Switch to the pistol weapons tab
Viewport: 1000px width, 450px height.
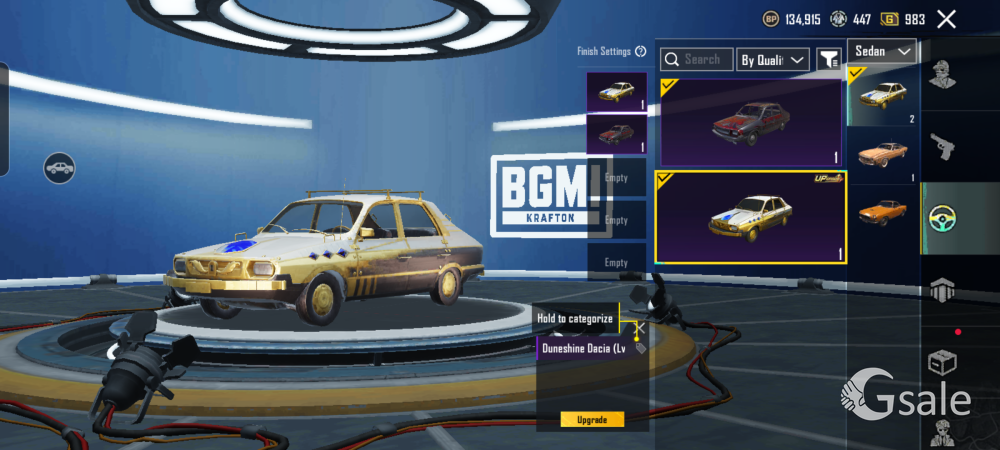(x=940, y=147)
